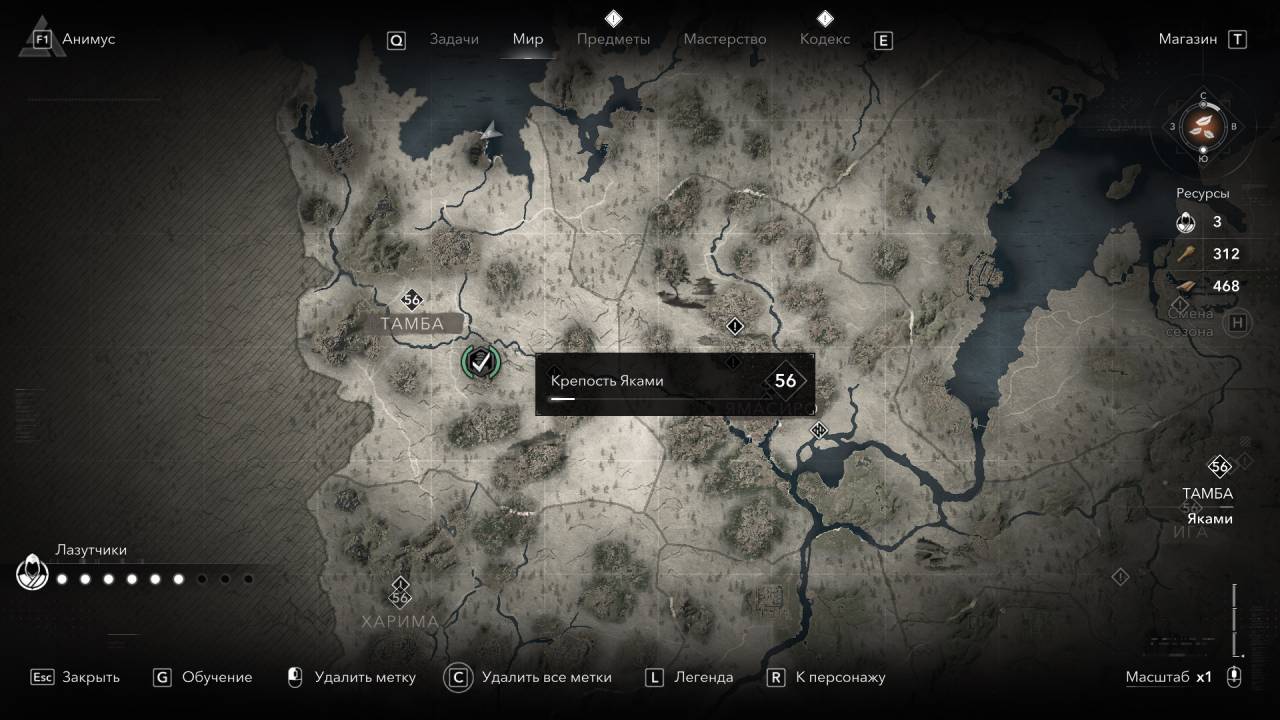The height and width of the screenshot is (720, 1280).
Task: Choose Удалить все метки option
Action: click(545, 677)
